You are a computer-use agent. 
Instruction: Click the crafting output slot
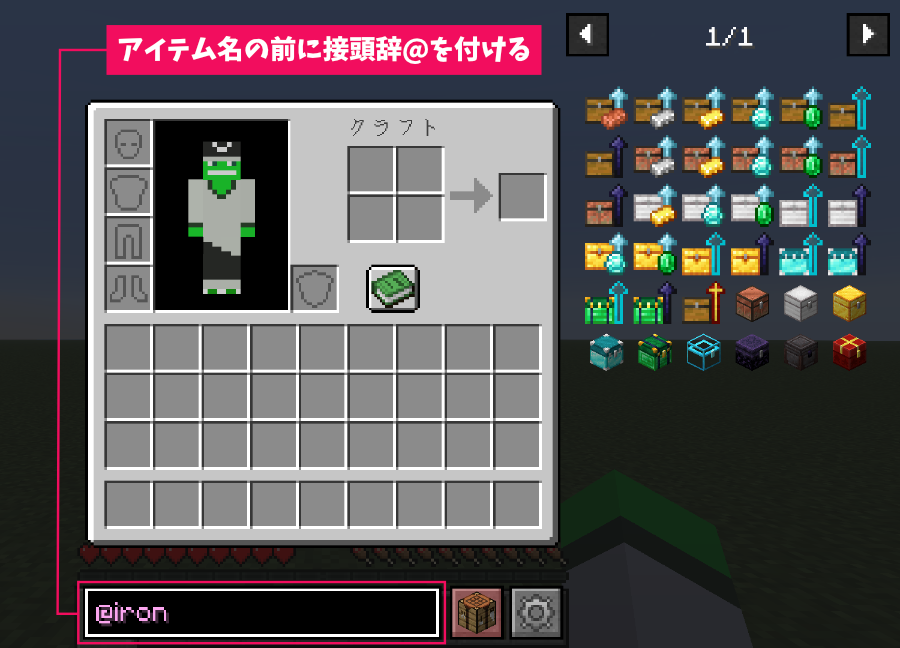pyautogui.click(x=522, y=197)
